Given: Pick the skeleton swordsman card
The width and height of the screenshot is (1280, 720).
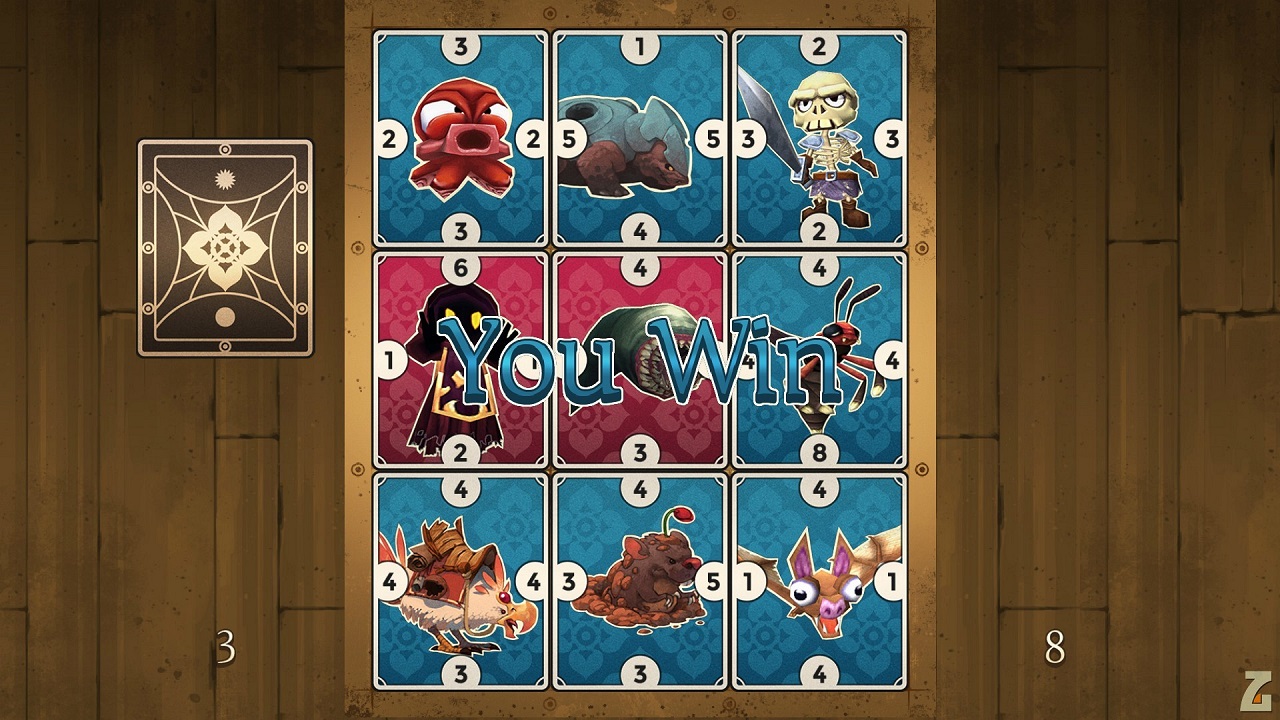Looking at the screenshot, I should tap(819, 139).
